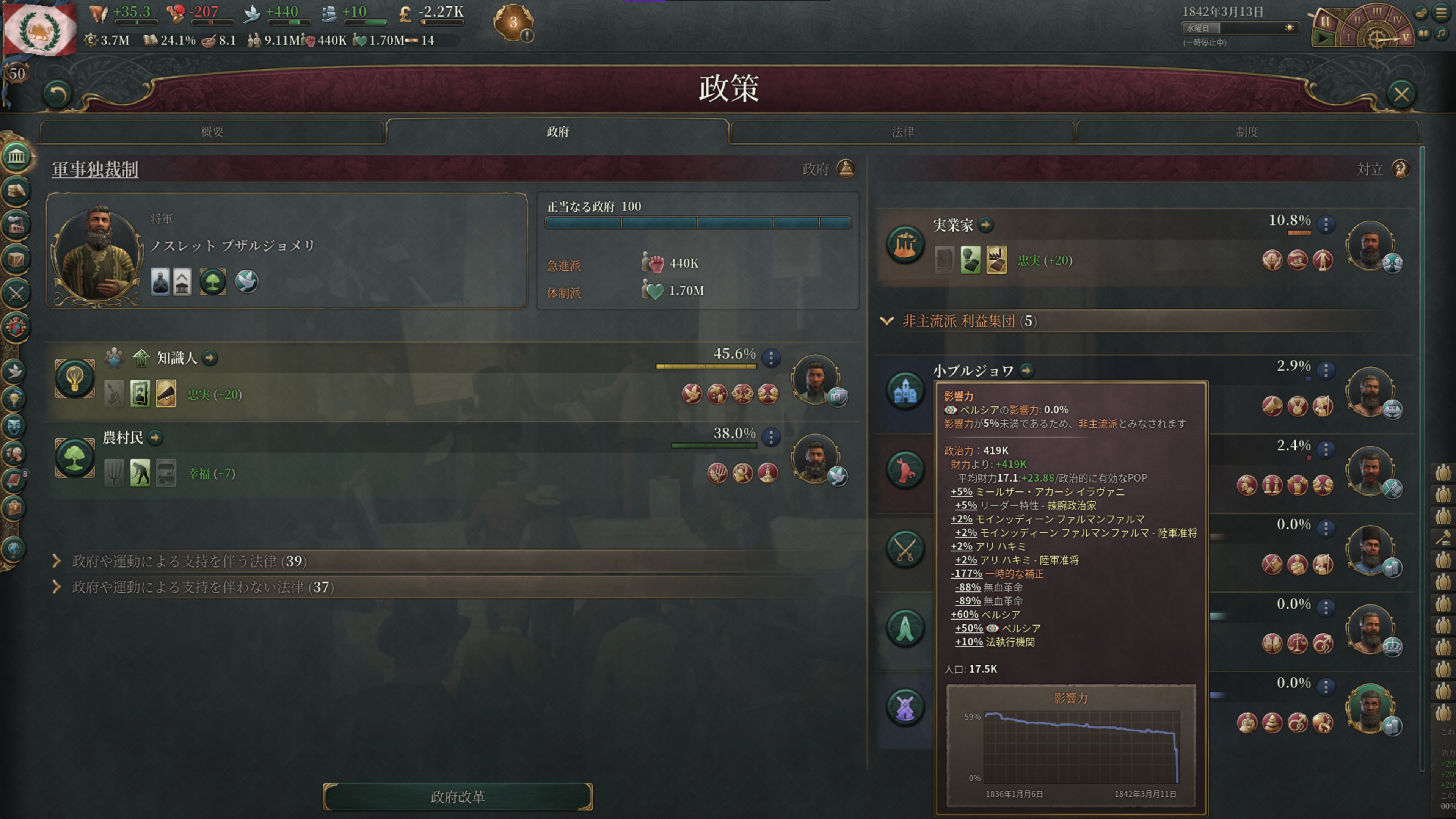Select the 制度 tab
1456x819 pixels.
(1247, 132)
